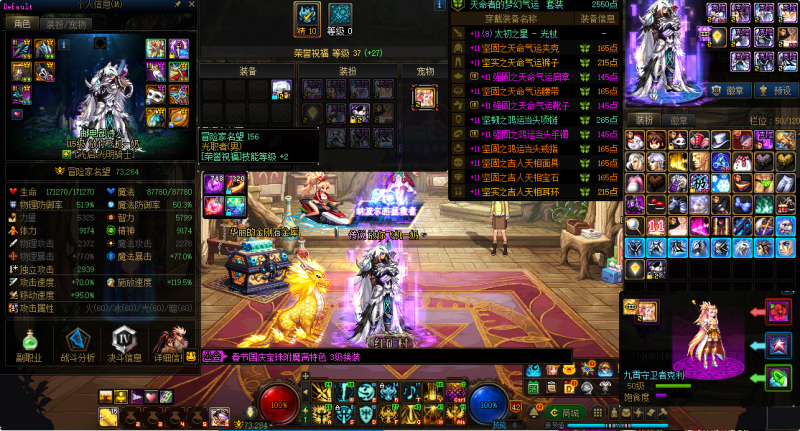This screenshot has height=431, width=800.
Task: Click the blue info icon beside the set list
Action: click(x=439, y=5)
